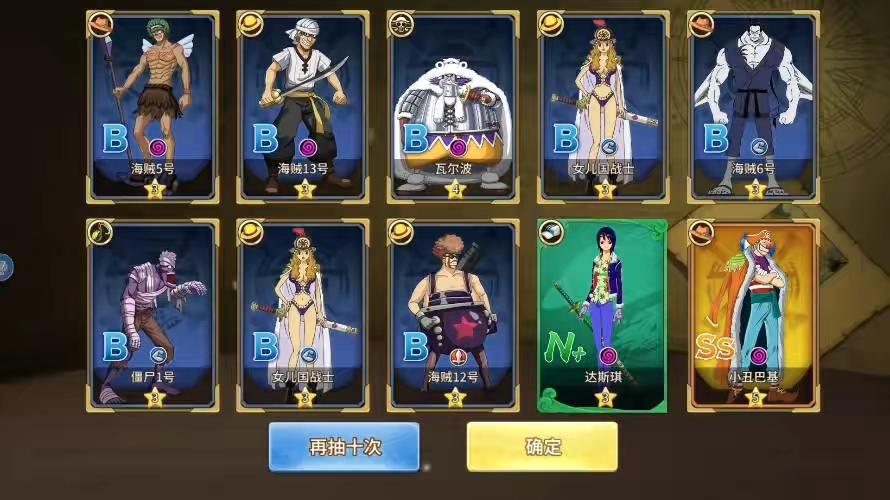Confirm results with the yellow 确定 button

542,446
